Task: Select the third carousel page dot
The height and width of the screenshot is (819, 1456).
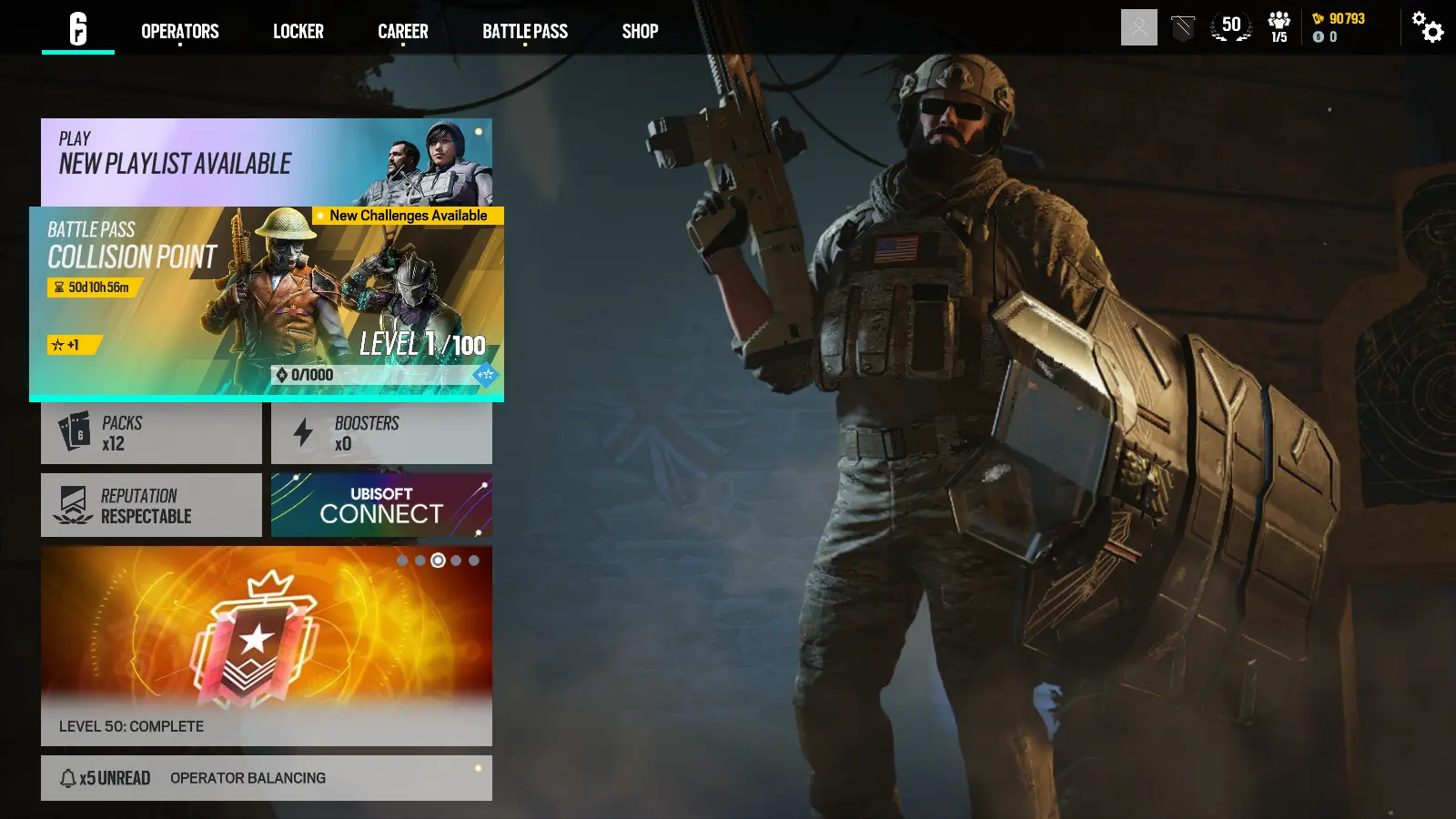Action: click(436, 561)
